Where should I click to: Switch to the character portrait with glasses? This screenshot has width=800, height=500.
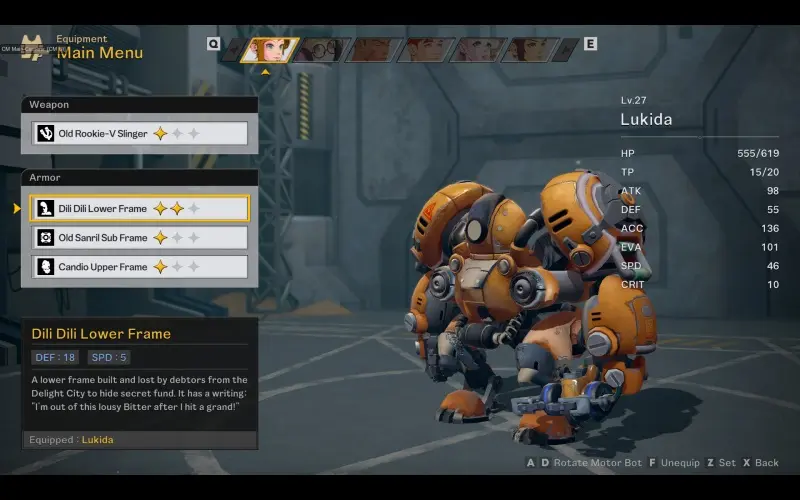320,49
